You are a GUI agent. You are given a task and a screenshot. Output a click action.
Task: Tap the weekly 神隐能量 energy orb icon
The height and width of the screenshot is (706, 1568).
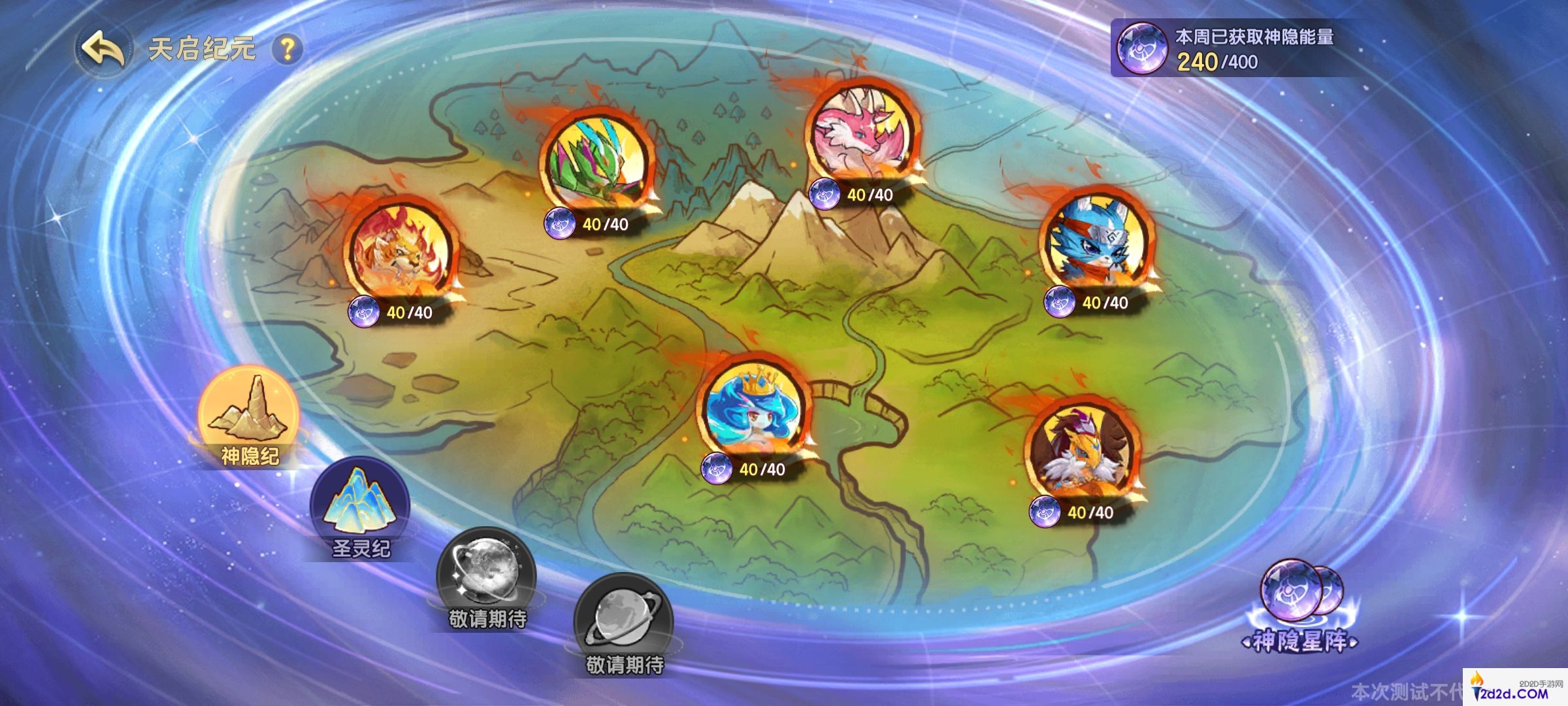pos(1141,48)
